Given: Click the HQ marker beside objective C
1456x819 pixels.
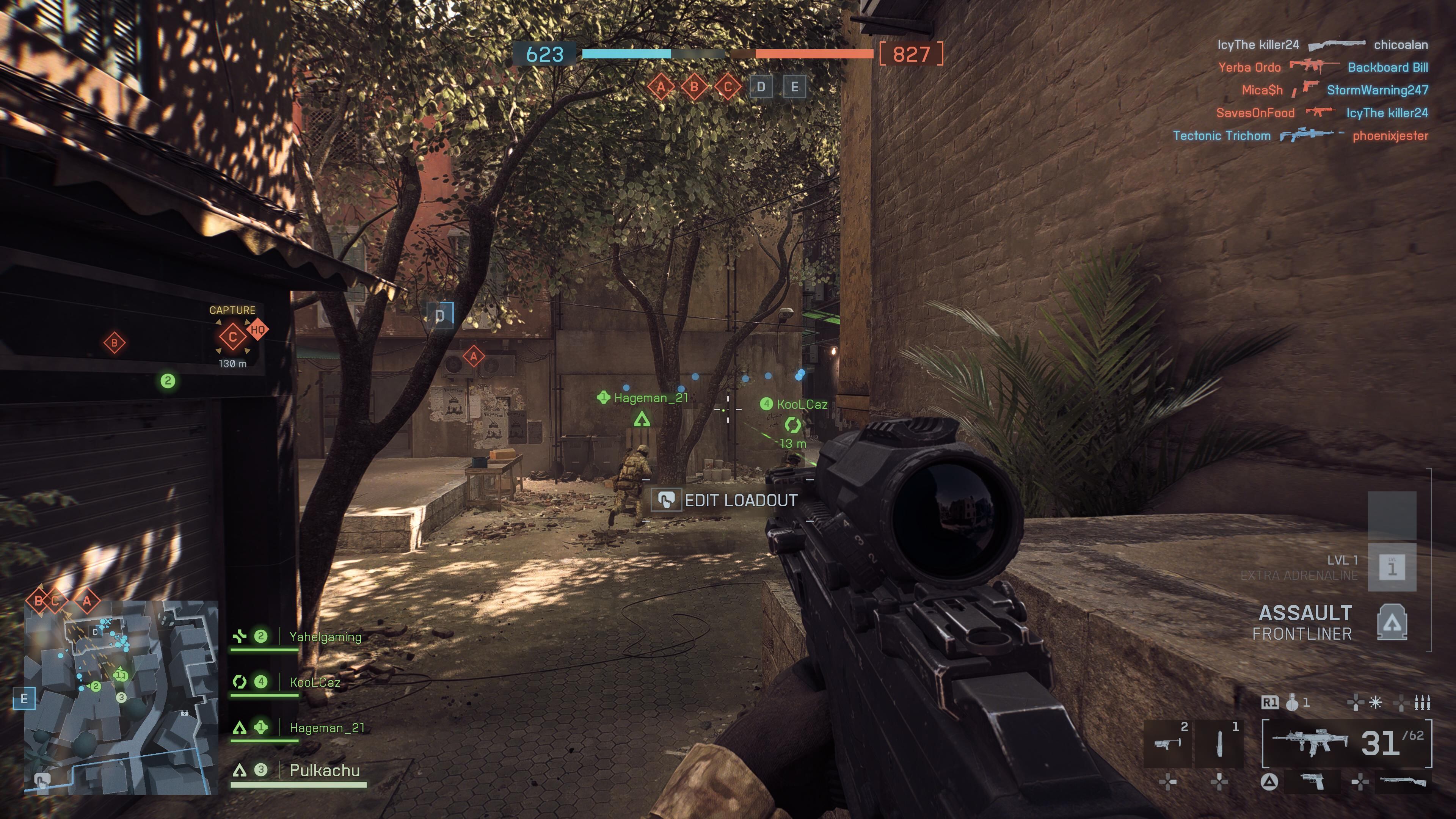Looking at the screenshot, I should coord(258,329).
